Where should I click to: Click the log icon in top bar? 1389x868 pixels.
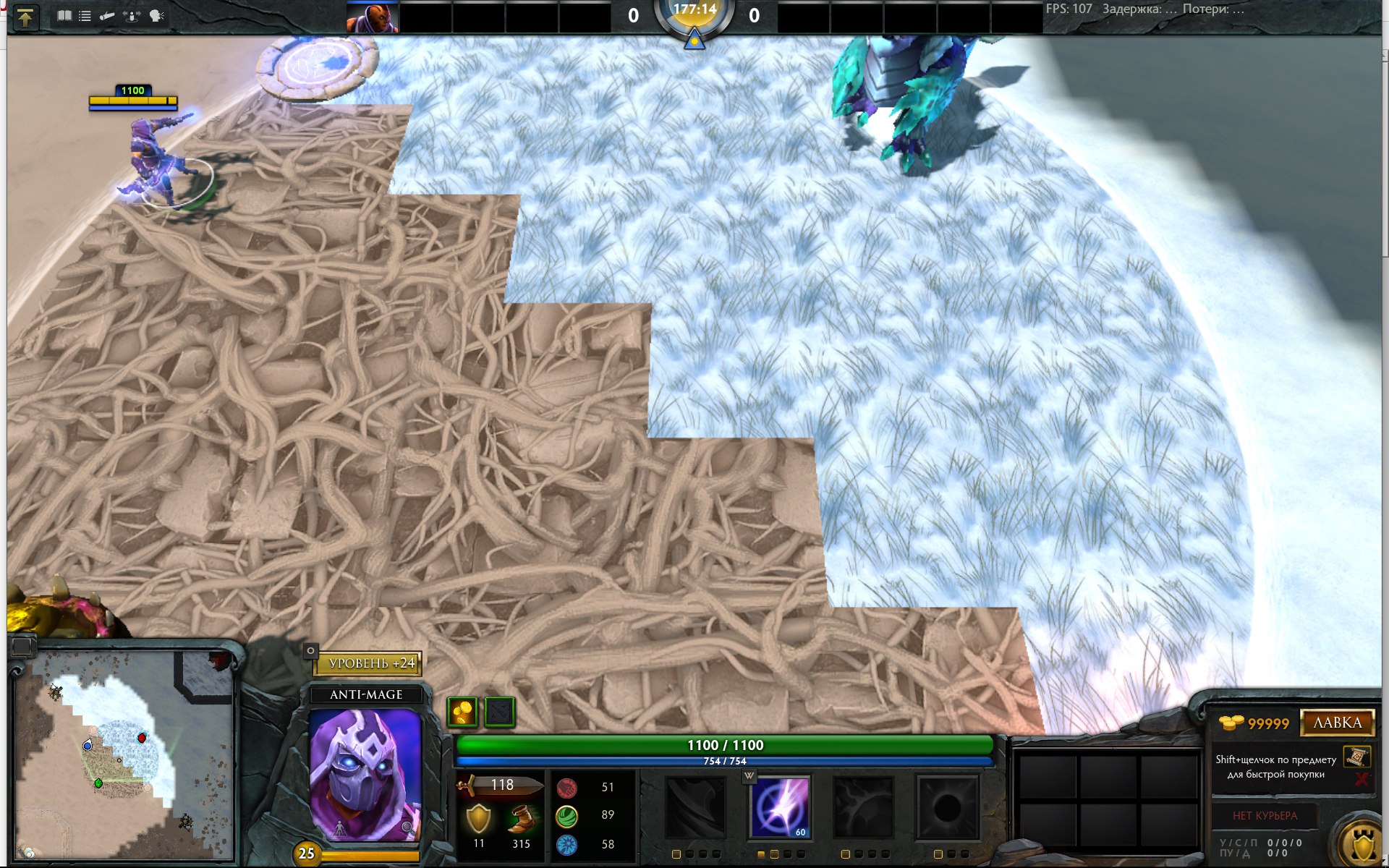tap(107, 16)
